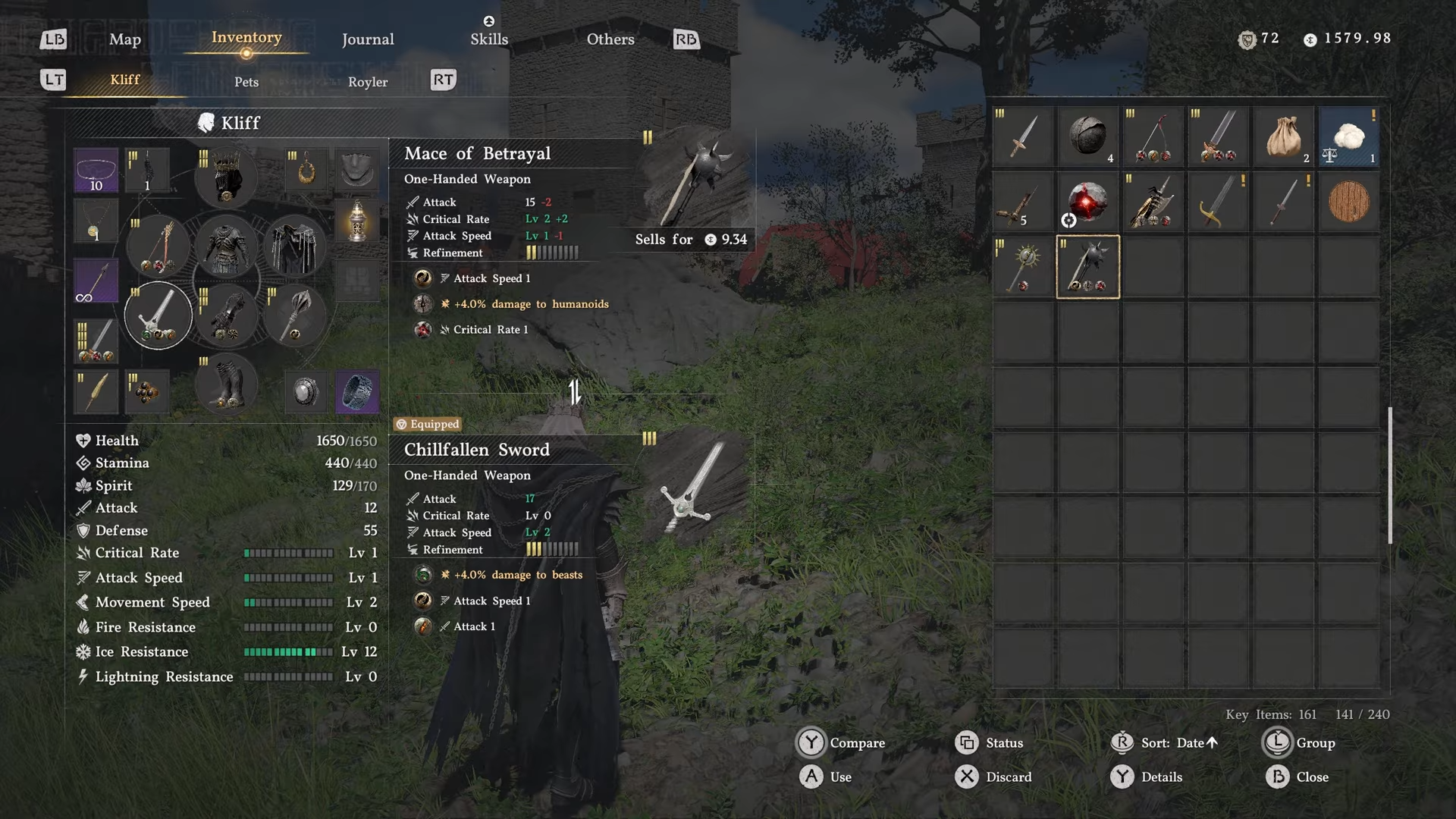Select the equipped boots slot
The width and height of the screenshot is (1456, 819).
point(226,385)
